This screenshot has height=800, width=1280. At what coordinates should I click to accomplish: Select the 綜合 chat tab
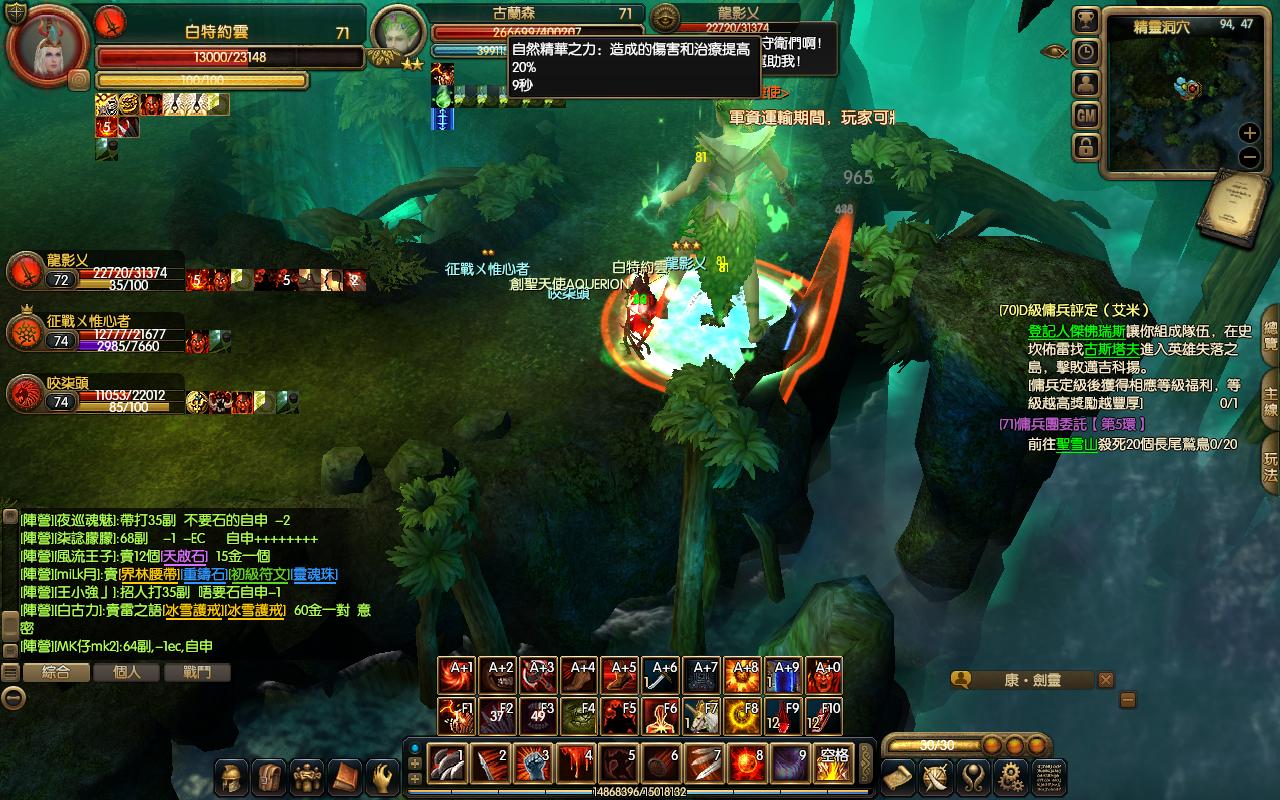point(56,672)
